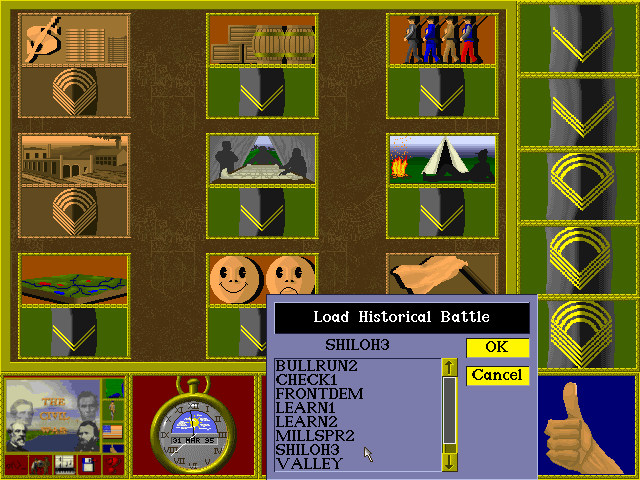
Task: Open the dollar sign finance option
Action: coord(74,40)
